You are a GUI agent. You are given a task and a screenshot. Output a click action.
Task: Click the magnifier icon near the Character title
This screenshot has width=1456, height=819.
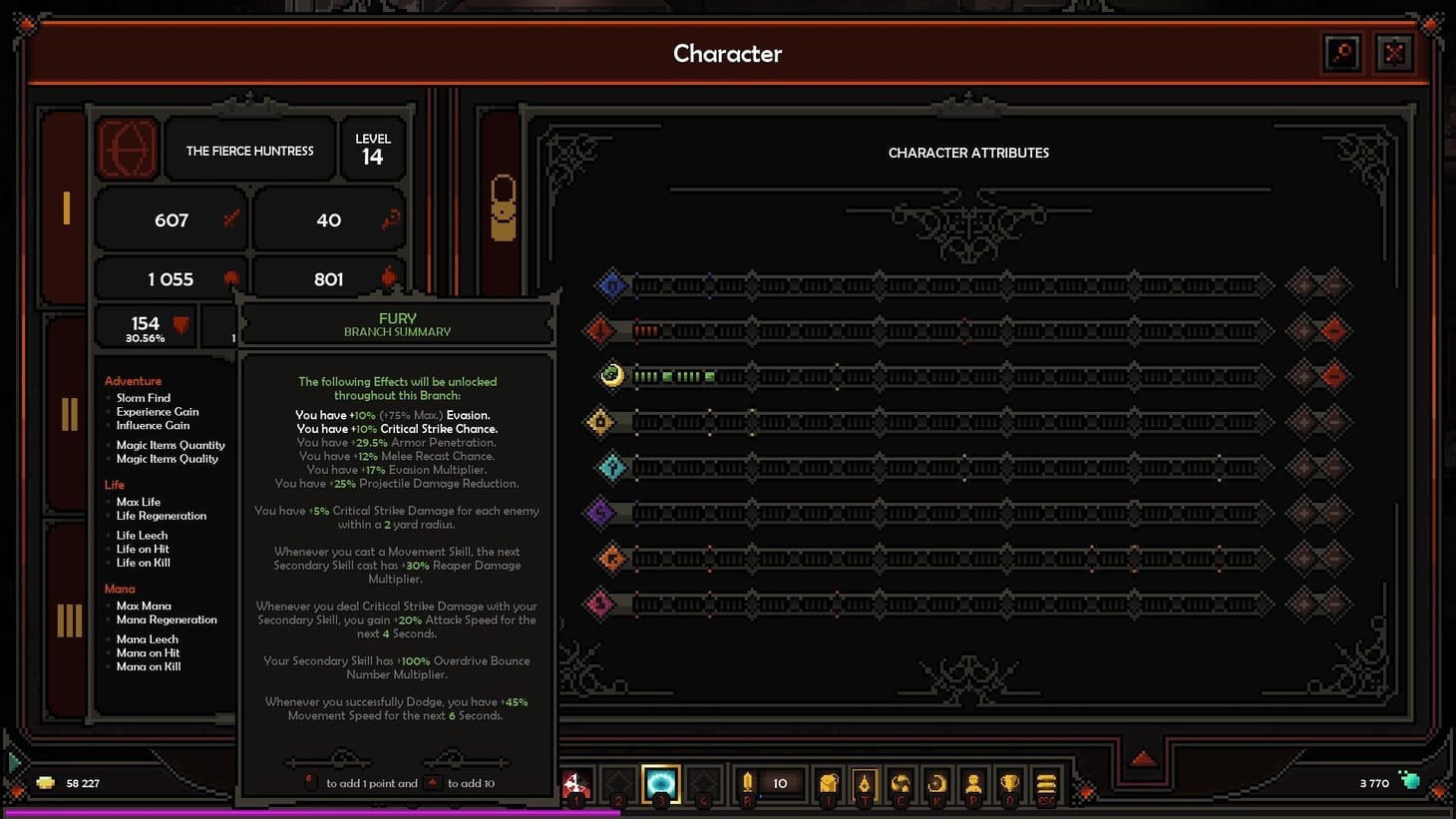[x=1341, y=53]
